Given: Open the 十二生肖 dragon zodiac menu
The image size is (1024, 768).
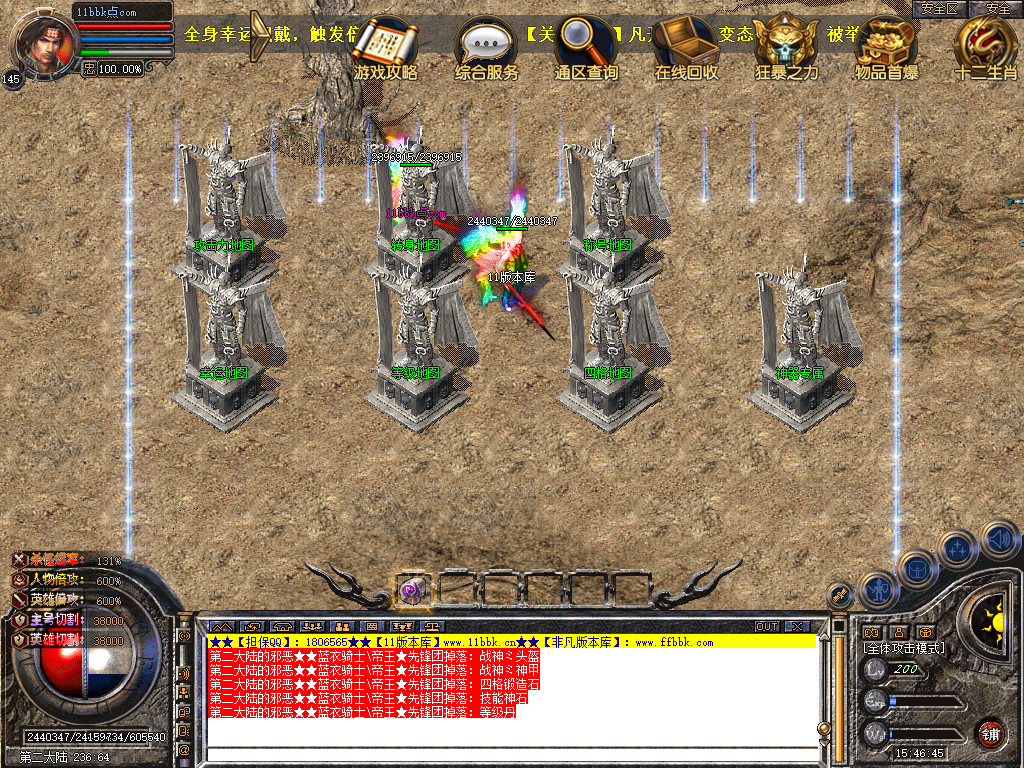Looking at the screenshot, I should (986, 45).
